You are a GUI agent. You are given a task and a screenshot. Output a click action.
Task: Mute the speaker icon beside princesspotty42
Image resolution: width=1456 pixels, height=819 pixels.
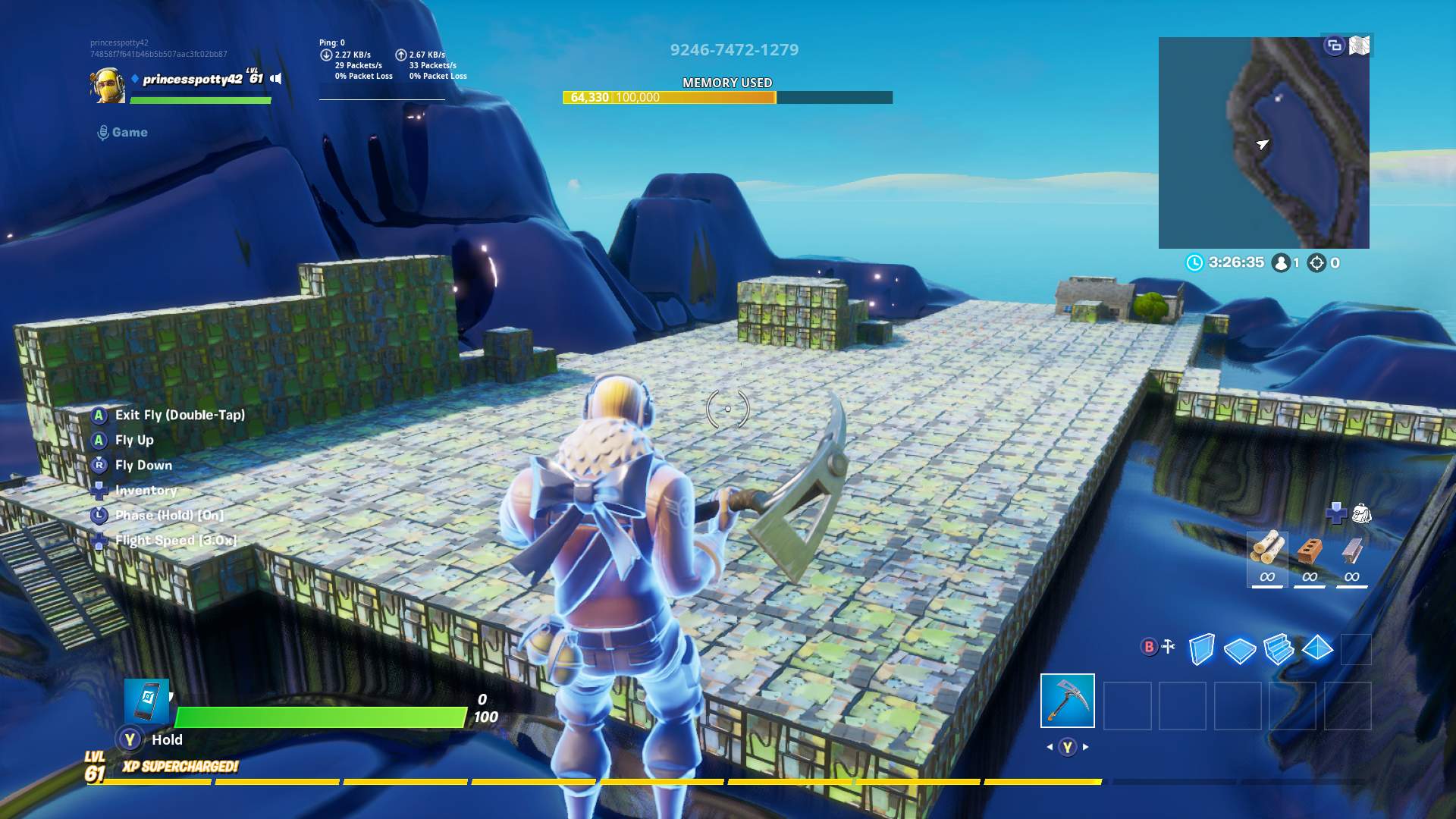[x=274, y=79]
